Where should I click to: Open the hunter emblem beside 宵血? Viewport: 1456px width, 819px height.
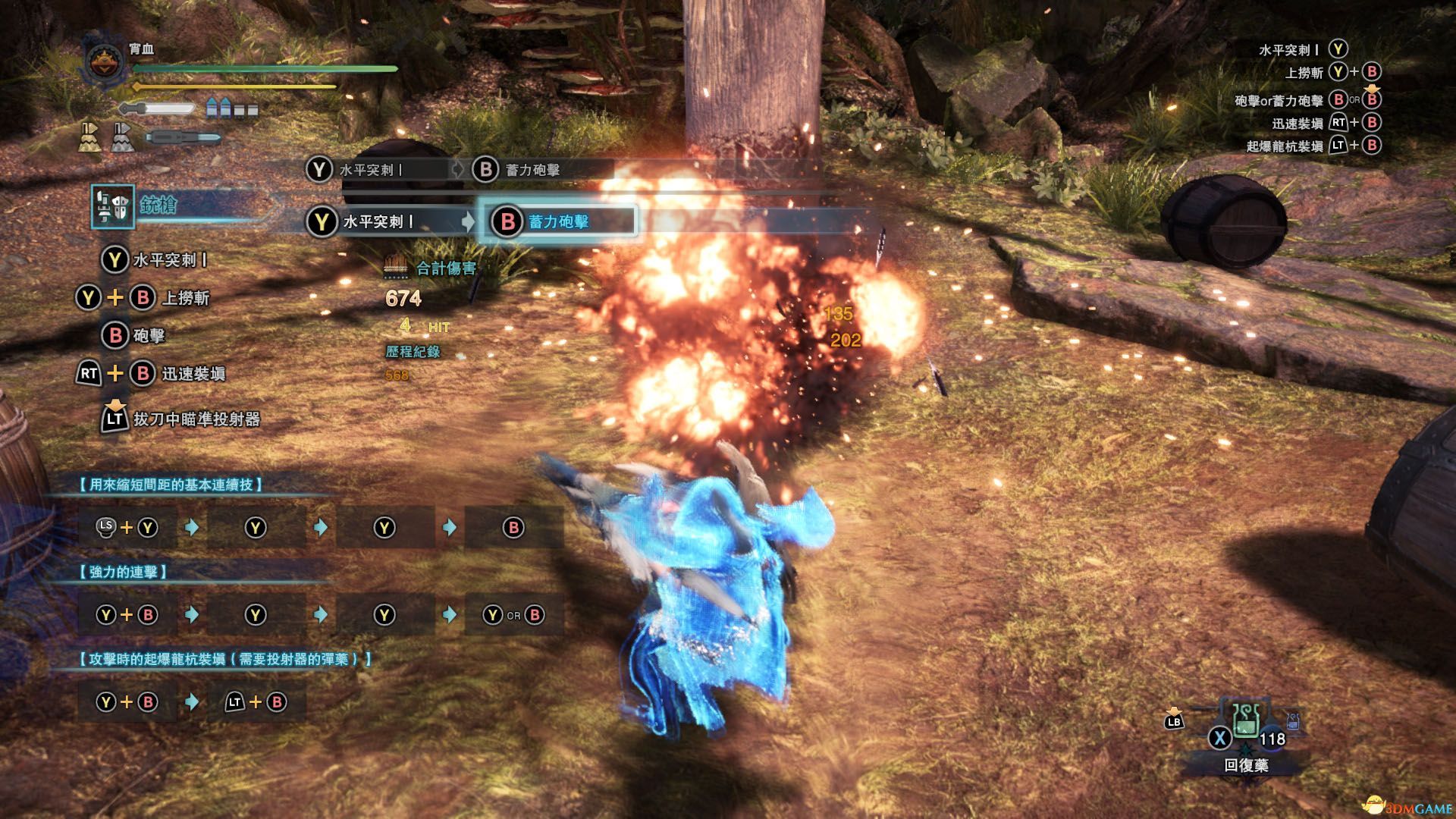point(106,61)
